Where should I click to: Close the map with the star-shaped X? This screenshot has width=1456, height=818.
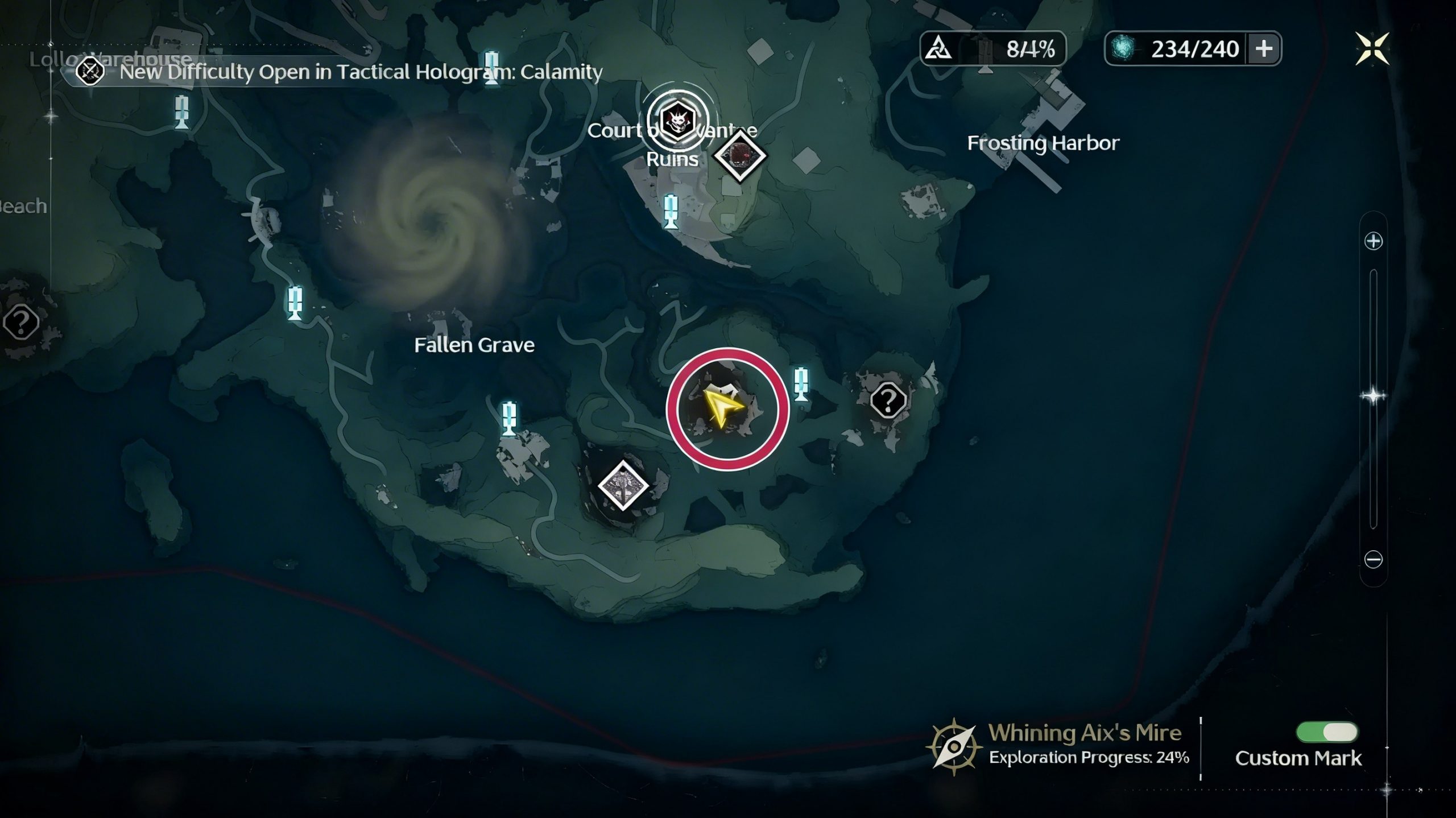tap(1372, 48)
